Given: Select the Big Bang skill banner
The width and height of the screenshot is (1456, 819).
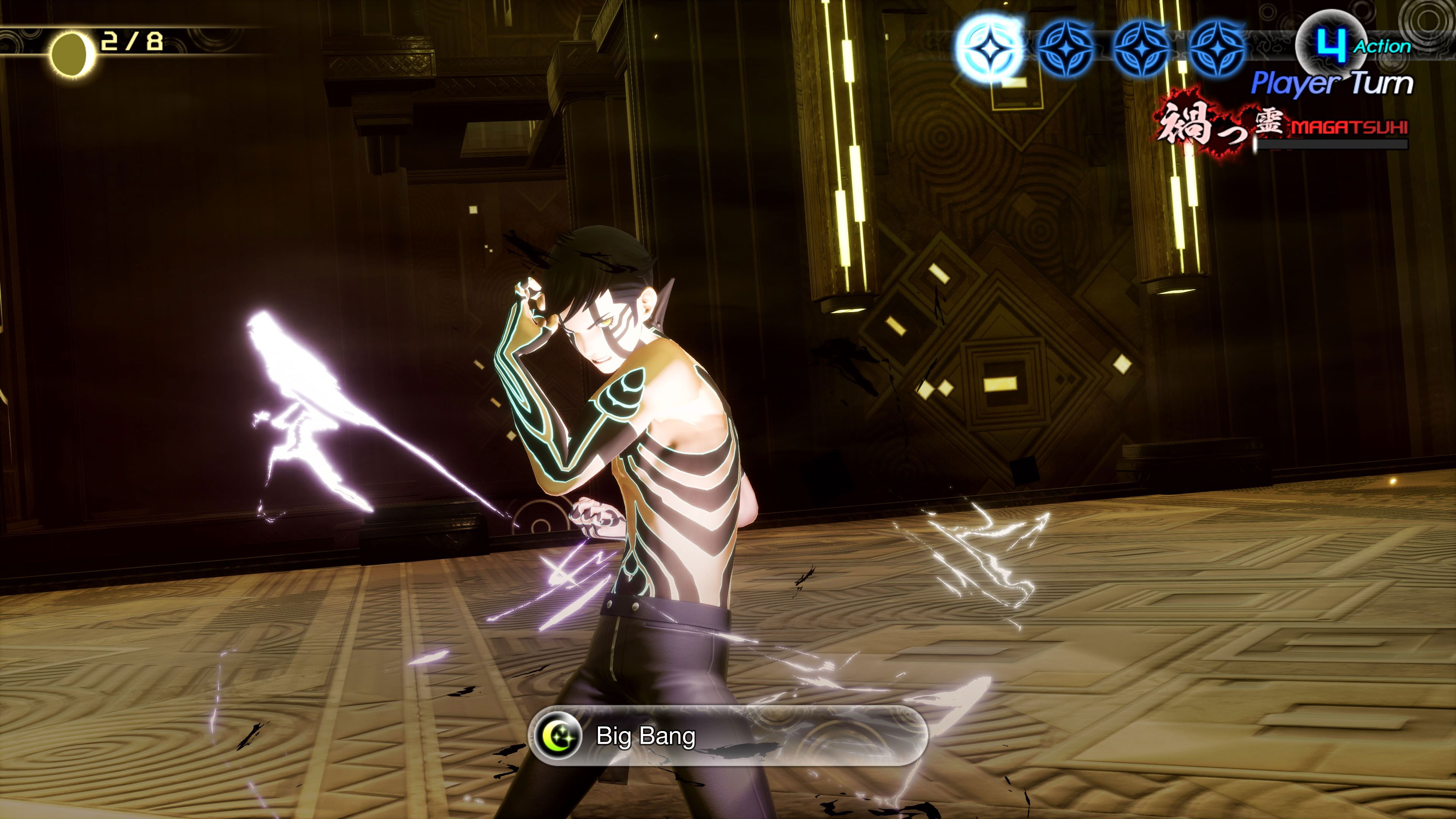Looking at the screenshot, I should (728, 736).
